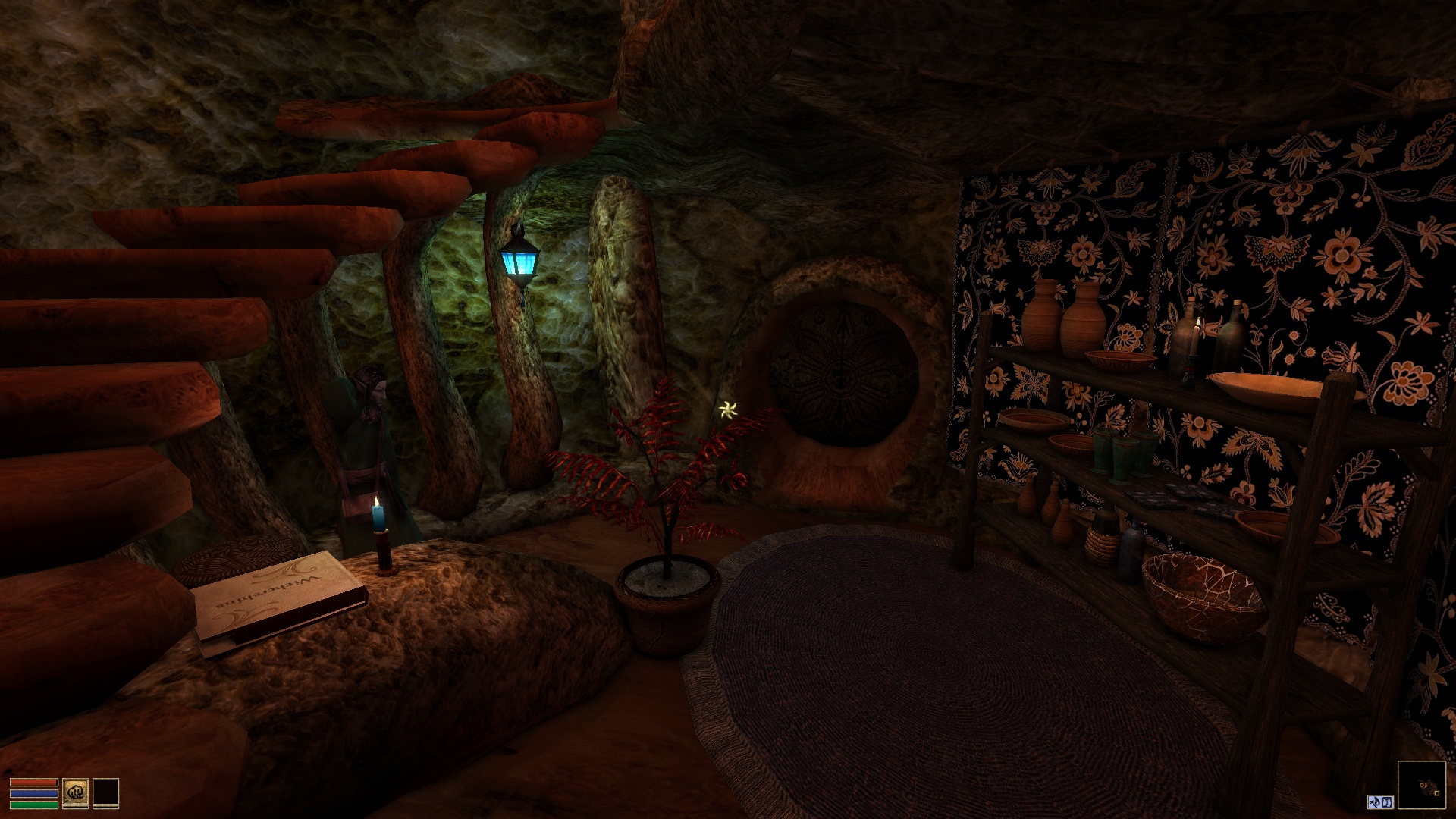1456x819 pixels.
Task: Select the hand-to-hand fist weapon icon
Action: click(x=75, y=793)
